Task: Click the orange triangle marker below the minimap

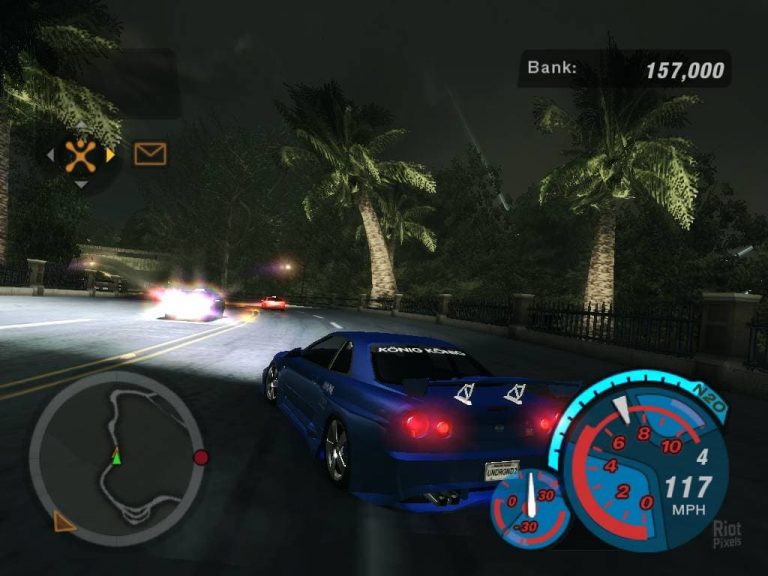Action: coord(63,520)
